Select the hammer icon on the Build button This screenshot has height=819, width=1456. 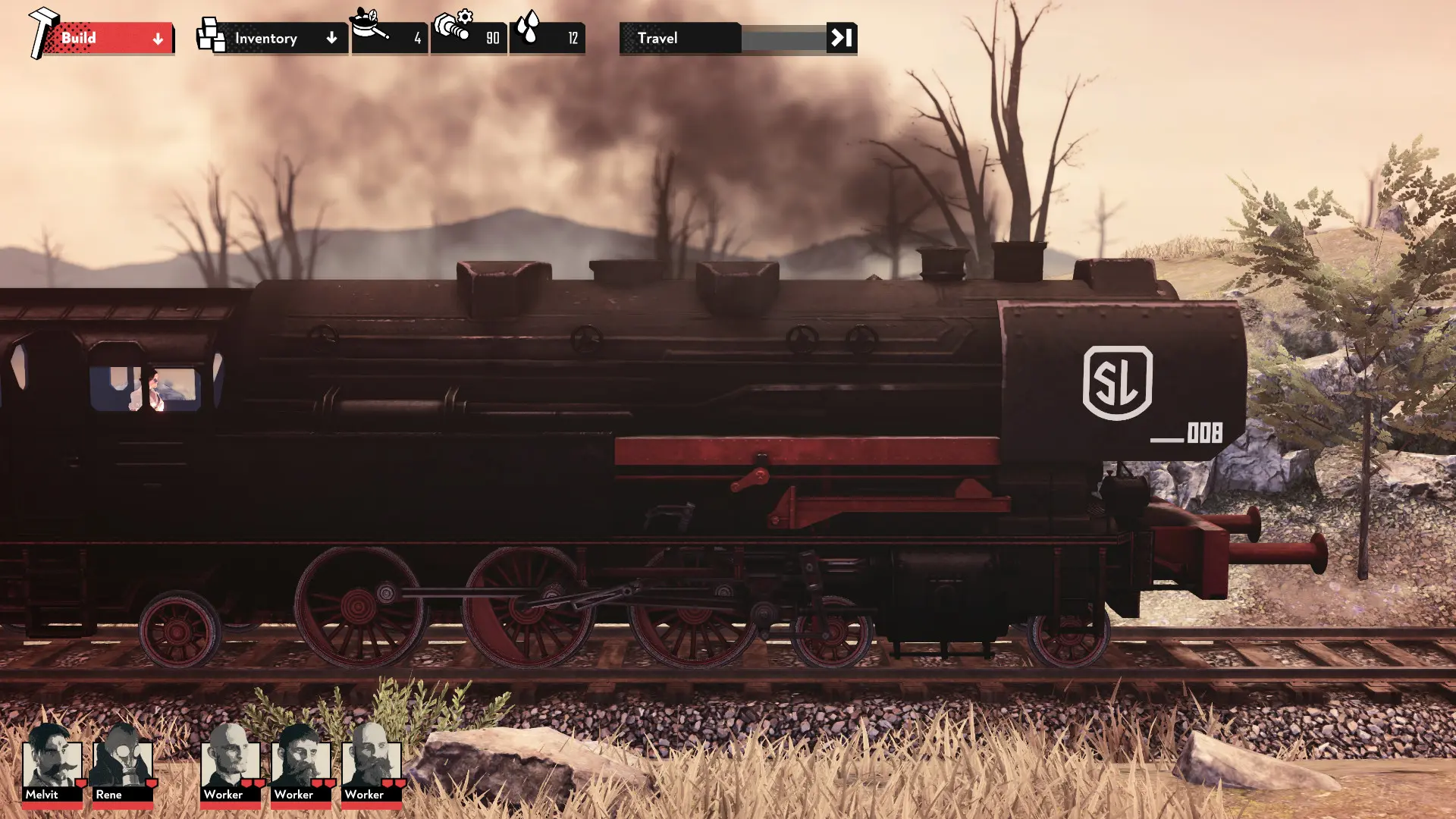click(41, 32)
